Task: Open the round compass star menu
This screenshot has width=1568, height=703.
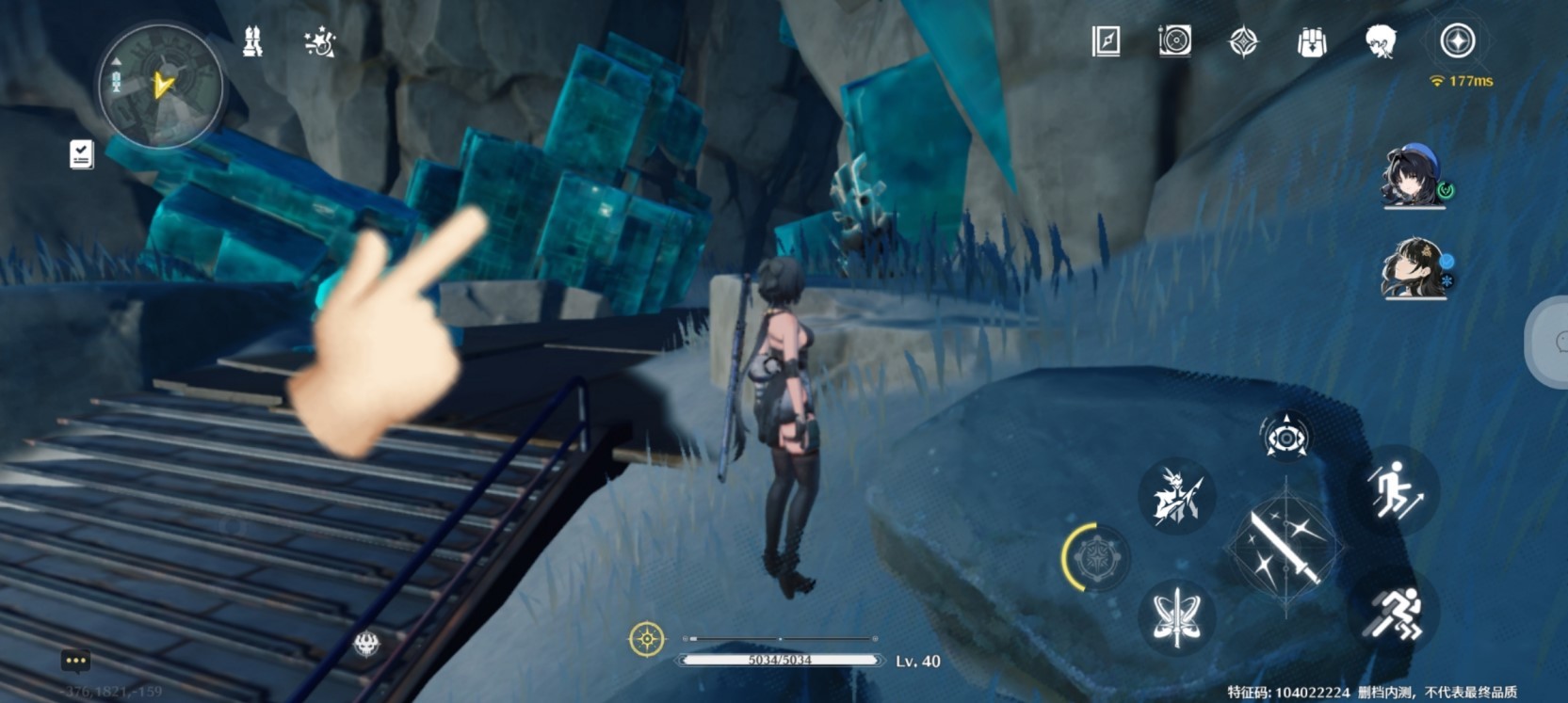Action: [1457, 41]
